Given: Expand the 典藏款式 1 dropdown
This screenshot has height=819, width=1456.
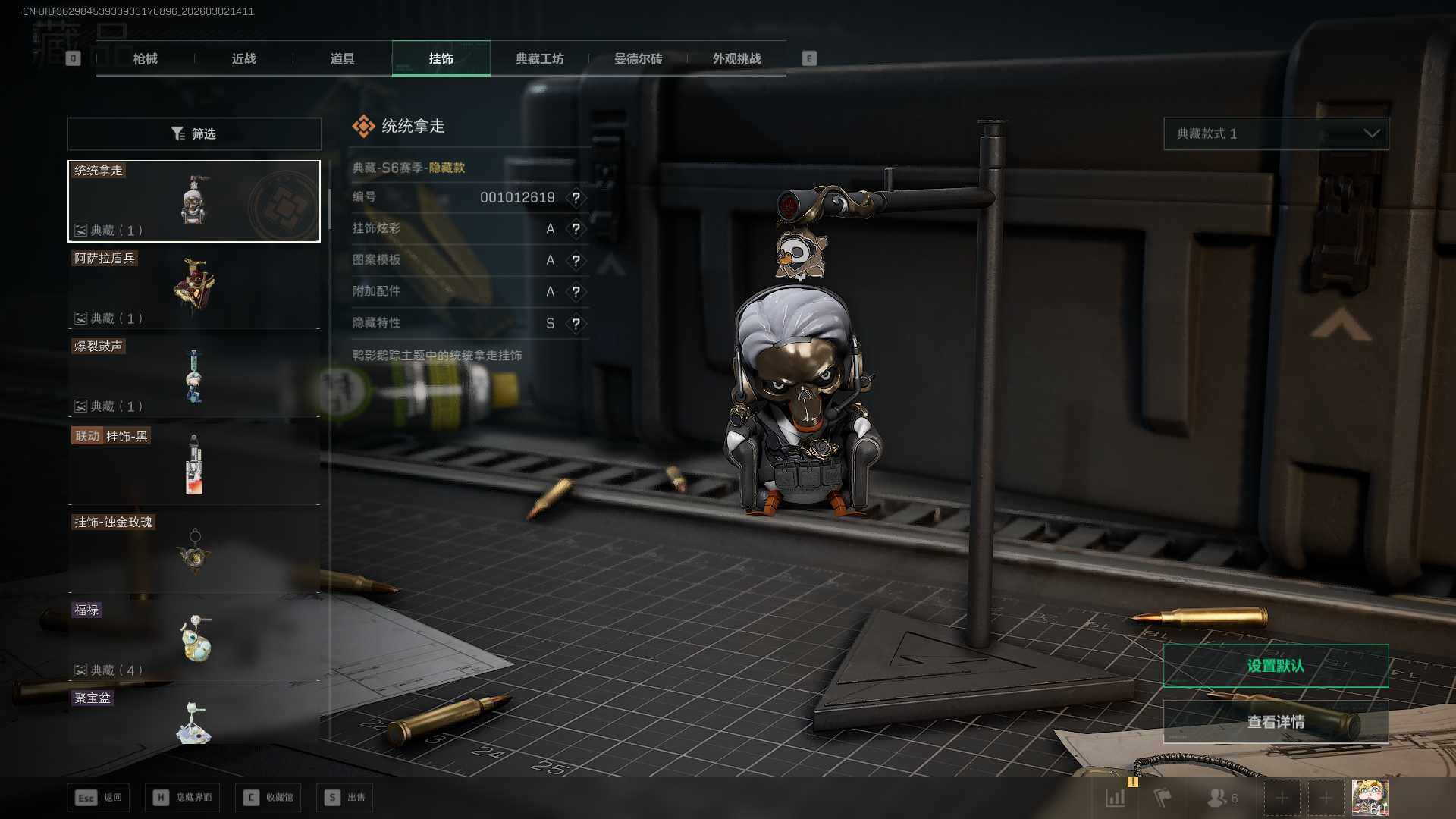Looking at the screenshot, I should click(x=1276, y=133).
